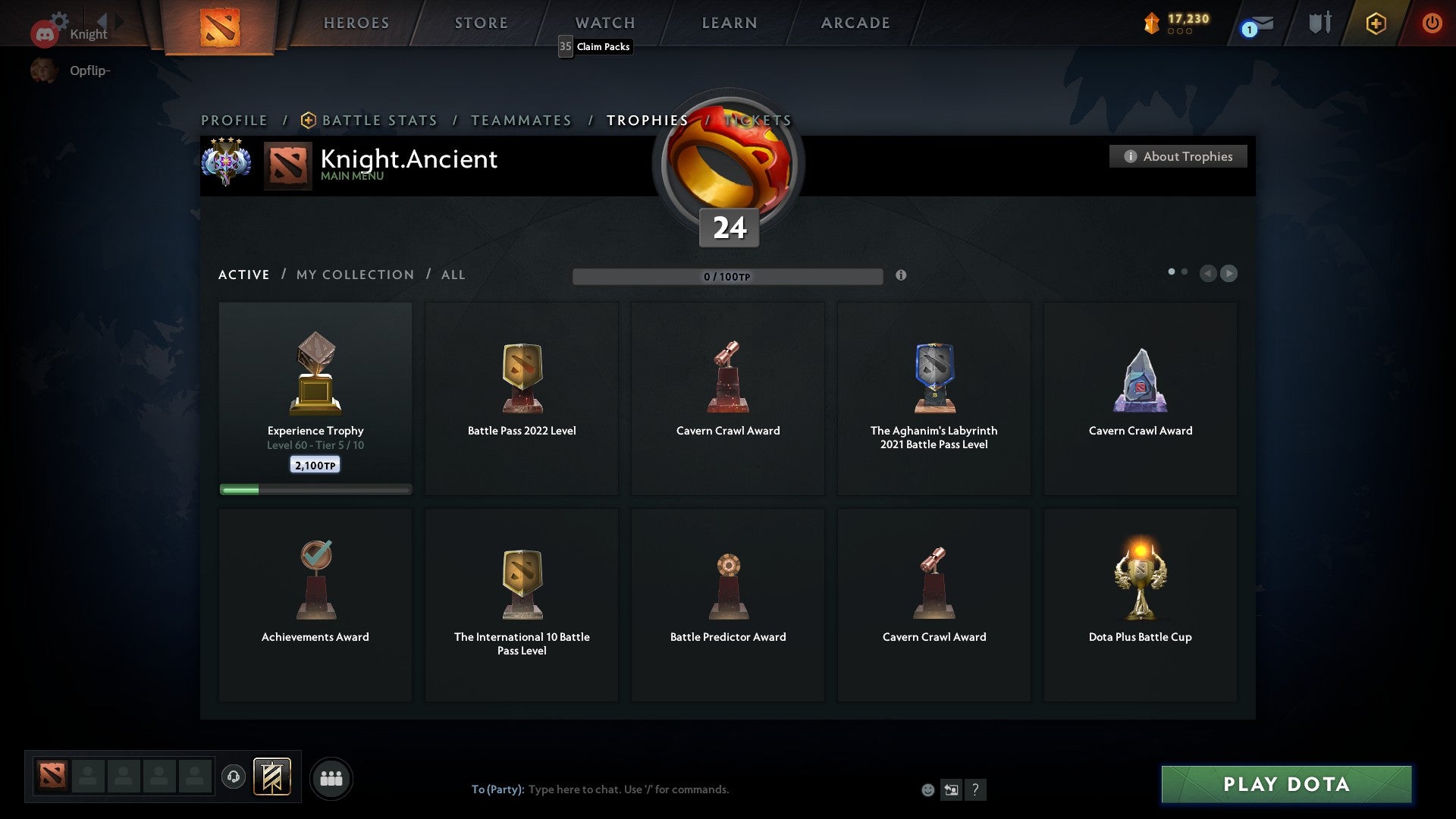Viewport: 1456px width, 819px height.
Task: Open About Trophies
Action: (1178, 156)
